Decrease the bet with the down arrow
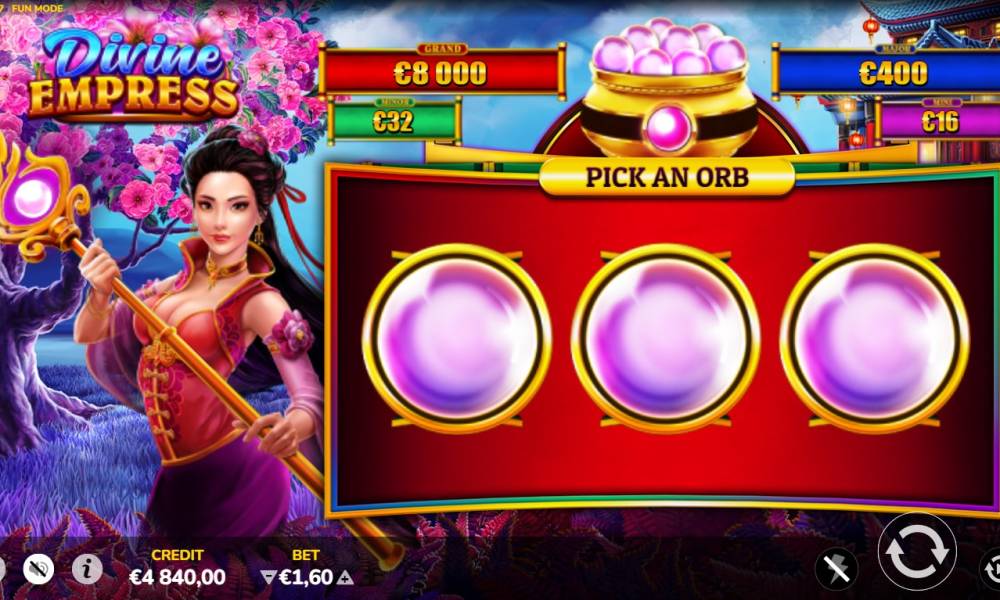 267,577
